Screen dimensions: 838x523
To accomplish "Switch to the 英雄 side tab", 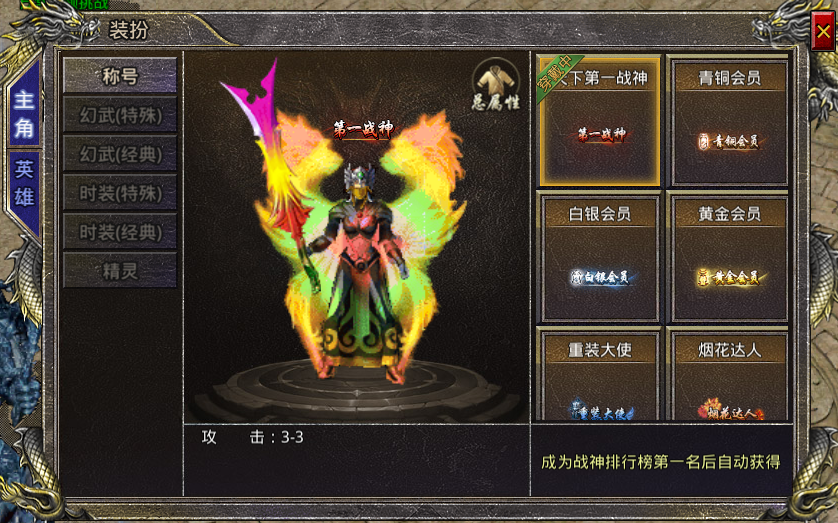I will (x=24, y=183).
